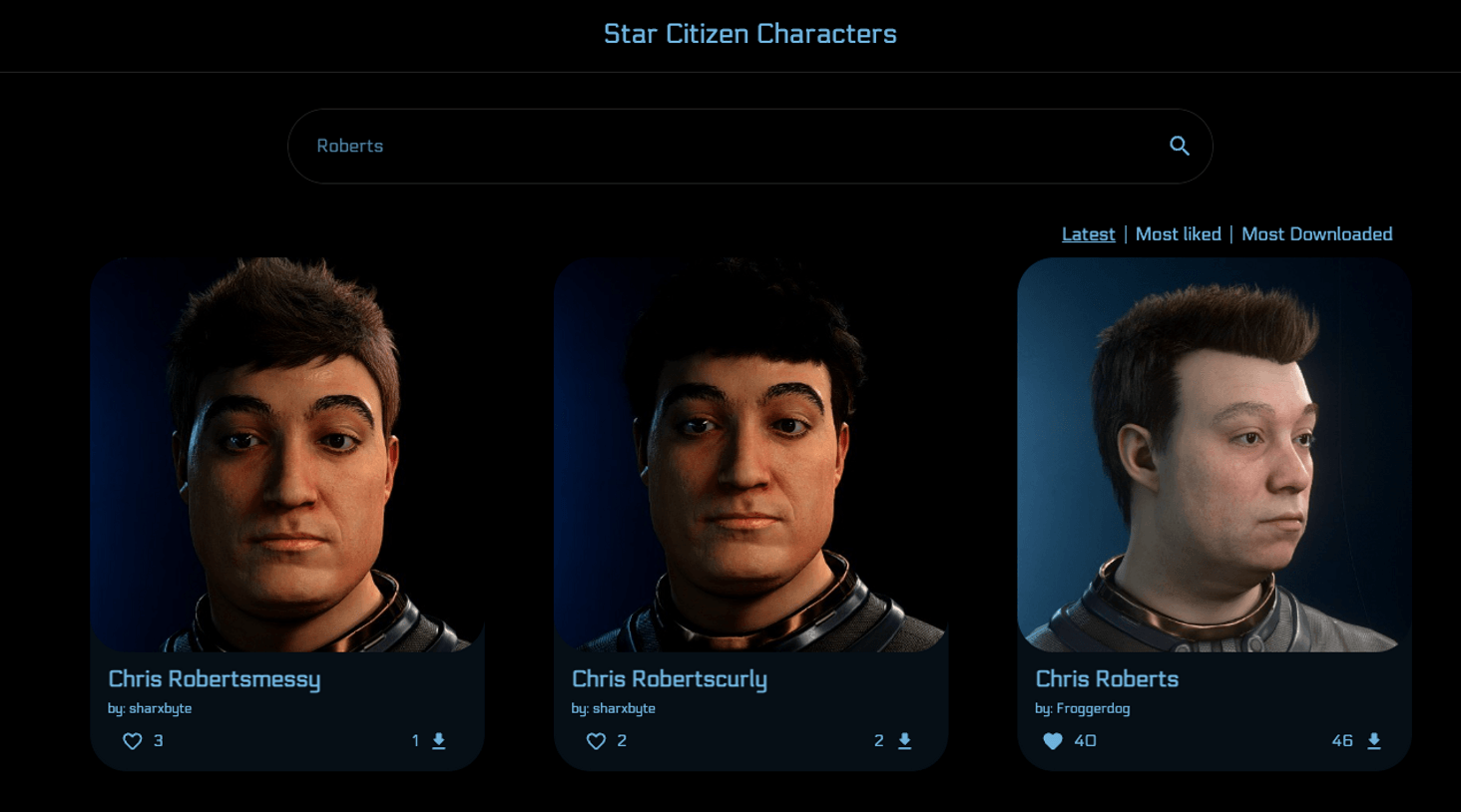
Task: Switch sorting to Most liked
Action: 1179,233
